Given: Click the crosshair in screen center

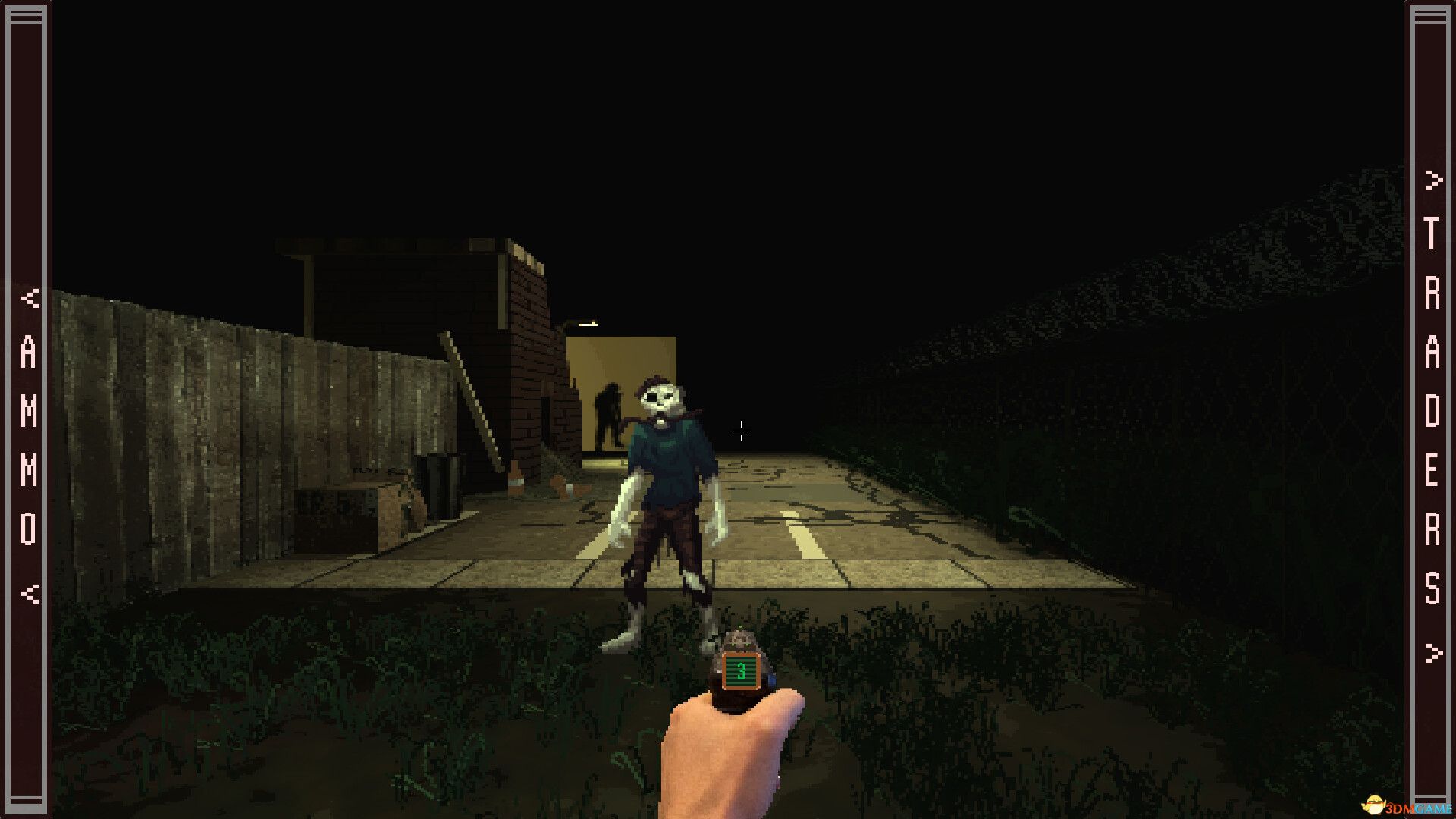Looking at the screenshot, I should [x=741, y=431].
